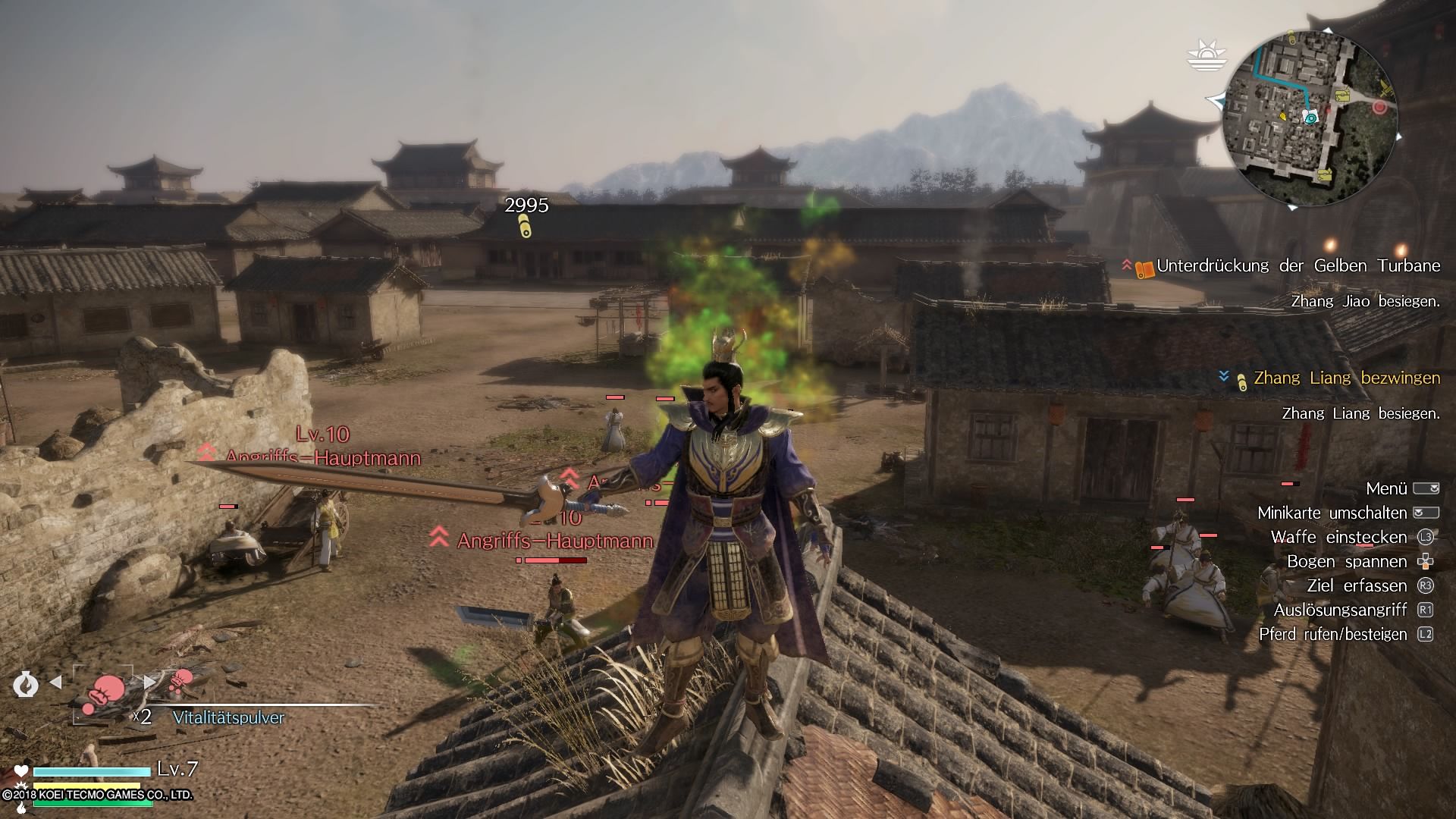Click the Menü command label
Image resolution: width=1456 pixels, height=819 pixels.
pyautogui.click(x=1386, y=488)
